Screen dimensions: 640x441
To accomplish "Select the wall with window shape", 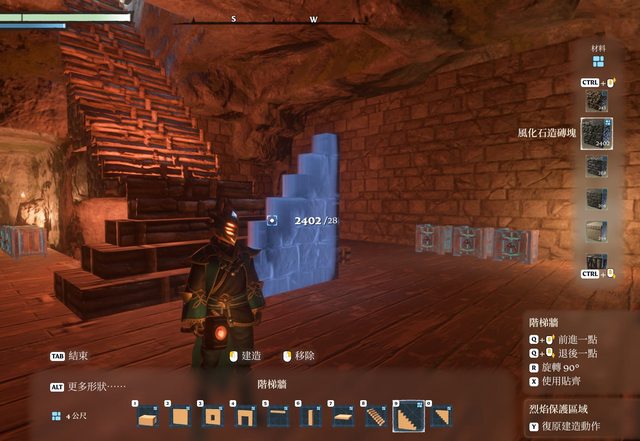I will click(213, 415).
